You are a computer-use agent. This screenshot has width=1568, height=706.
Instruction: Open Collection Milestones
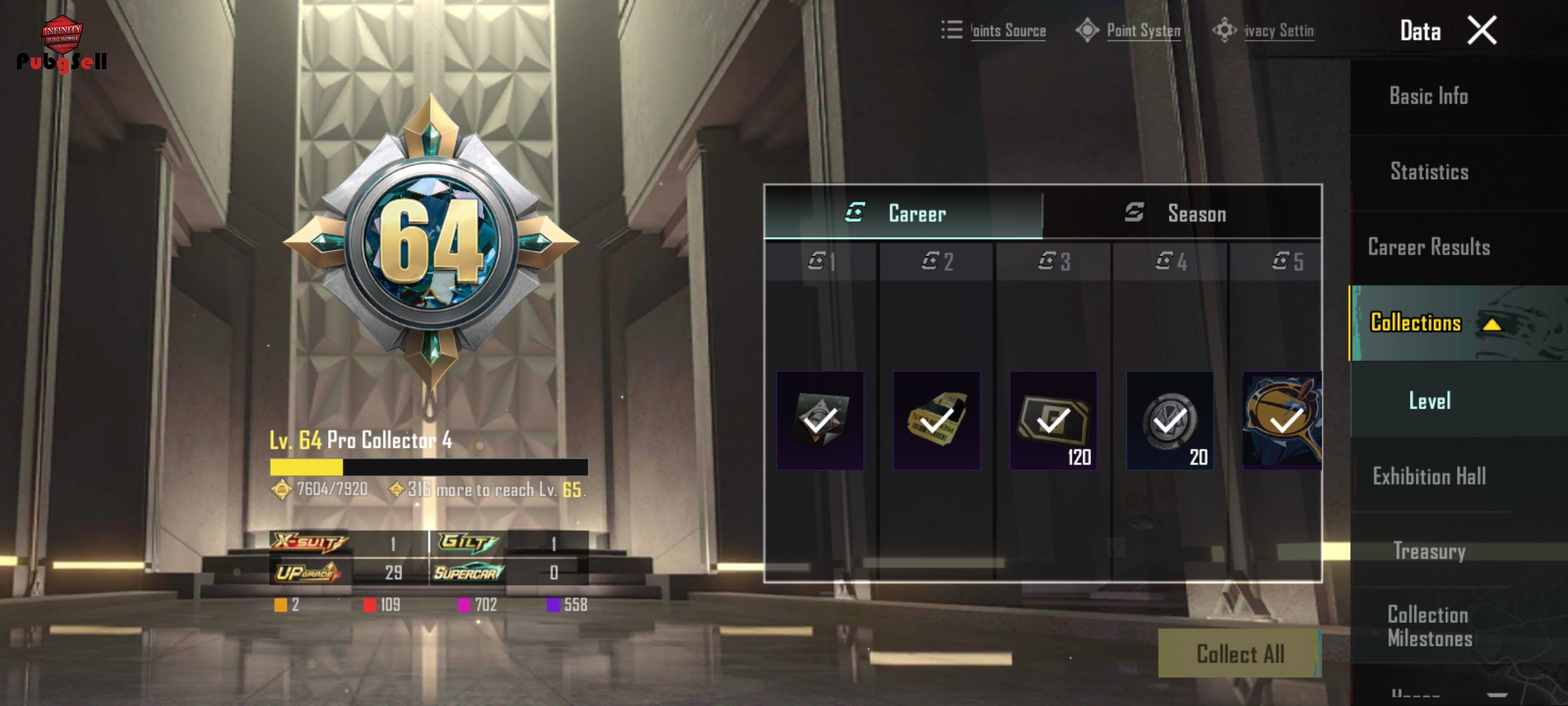pyautogui.click(x=1429, y=626)
